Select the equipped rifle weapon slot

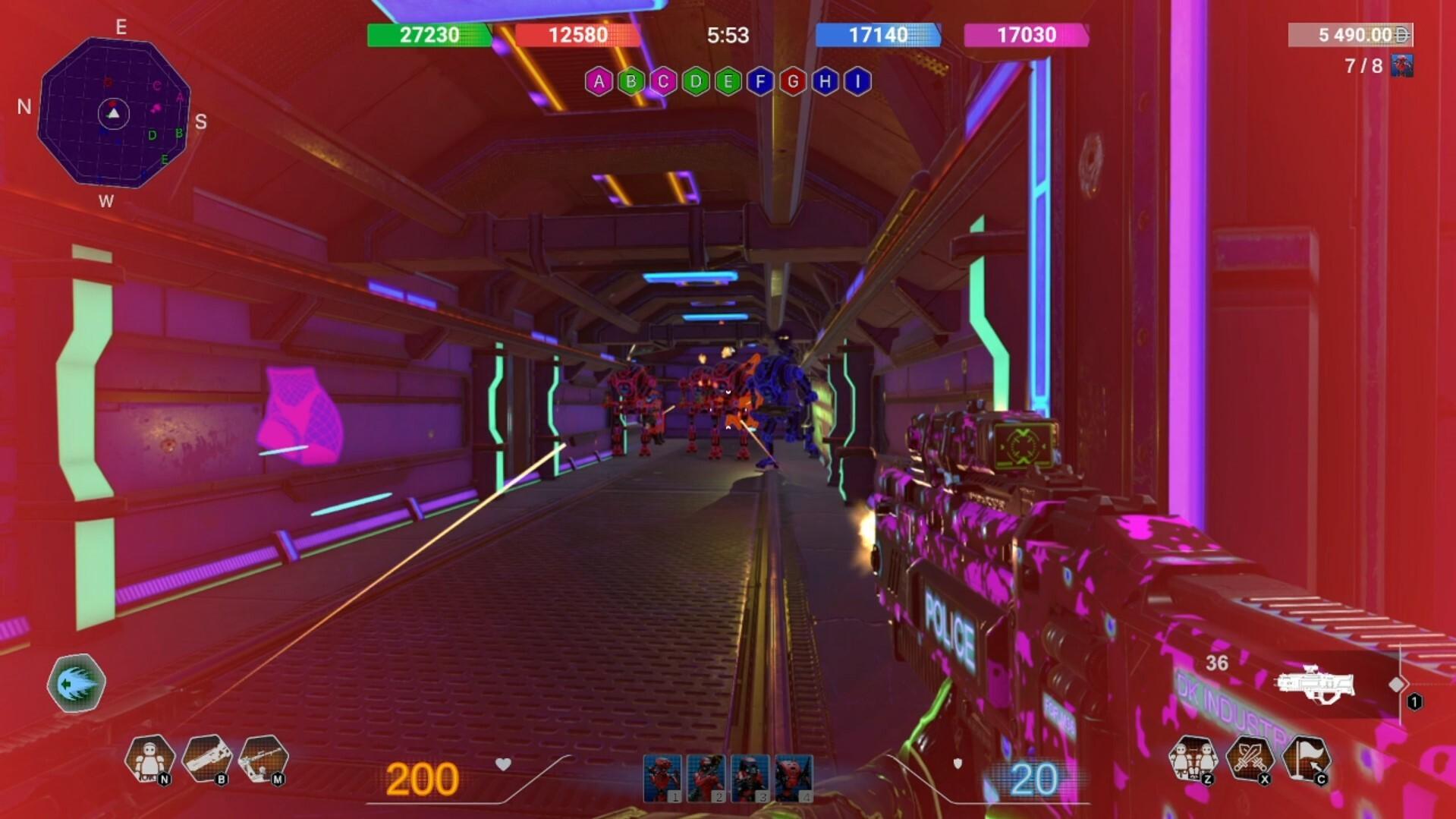(1315, 684)
